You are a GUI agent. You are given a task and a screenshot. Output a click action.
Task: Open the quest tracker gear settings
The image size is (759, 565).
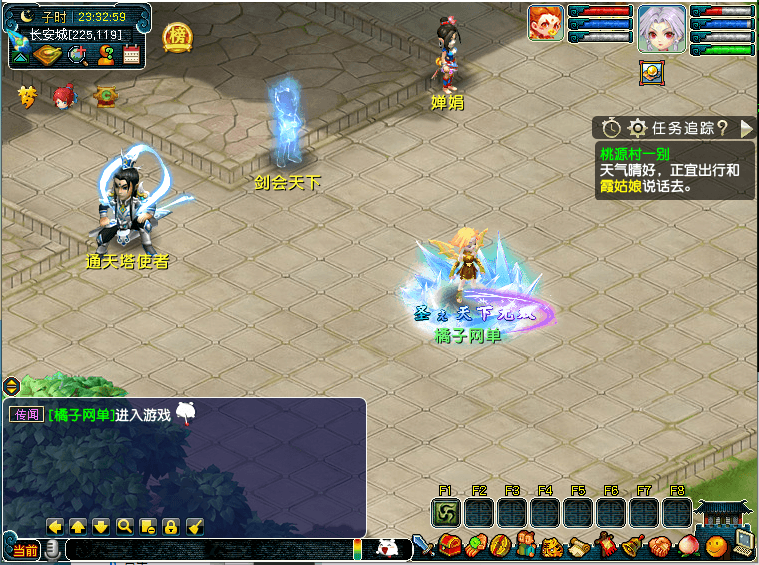[637, 128]
